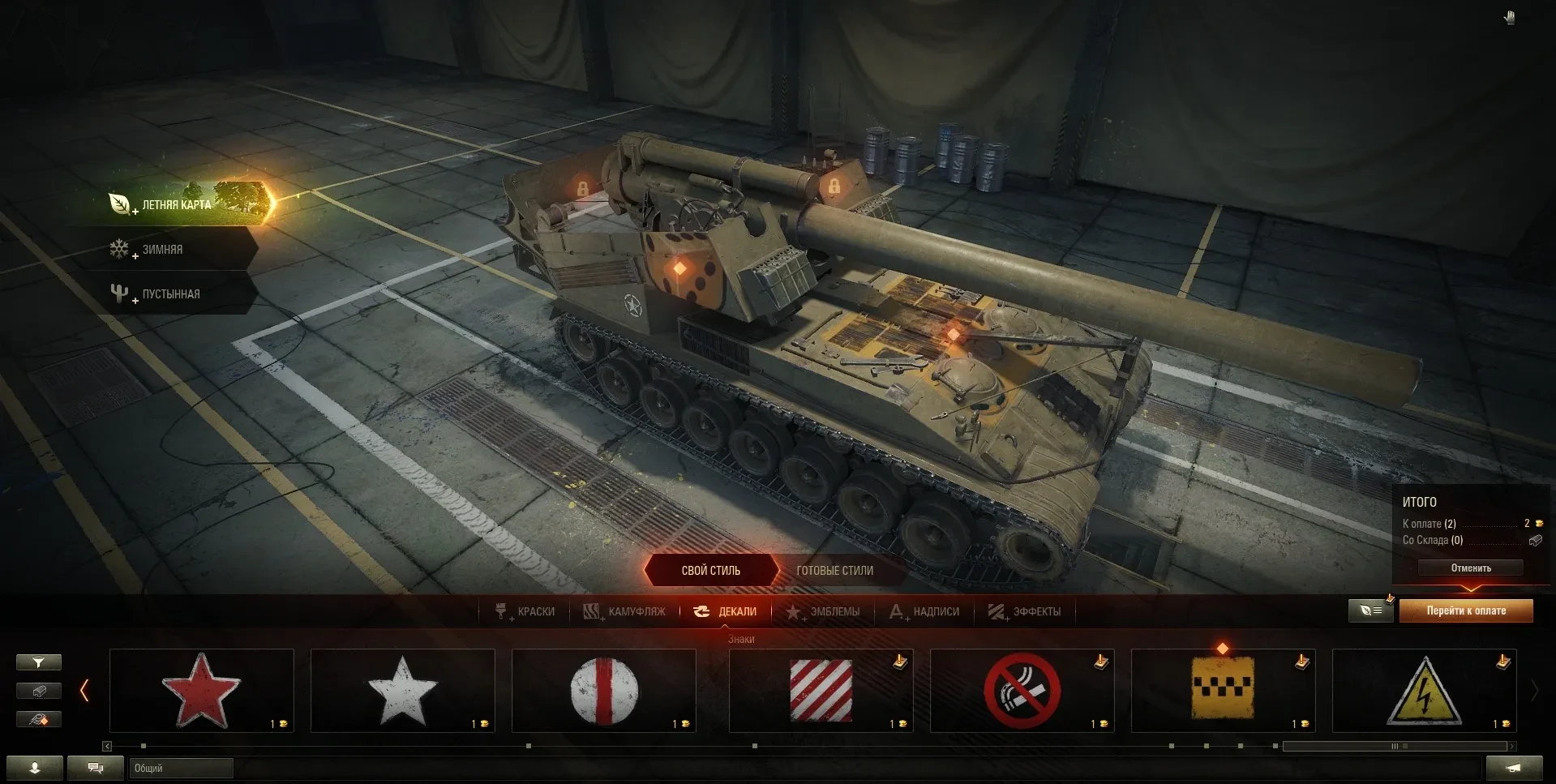Choose the yellow high-voltage triangle decal

click(x=1424, y=690)
